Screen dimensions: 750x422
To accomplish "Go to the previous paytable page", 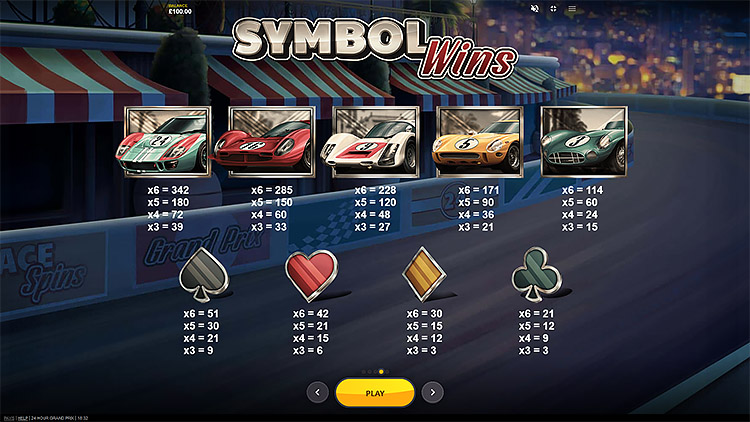I will [318, 393].
